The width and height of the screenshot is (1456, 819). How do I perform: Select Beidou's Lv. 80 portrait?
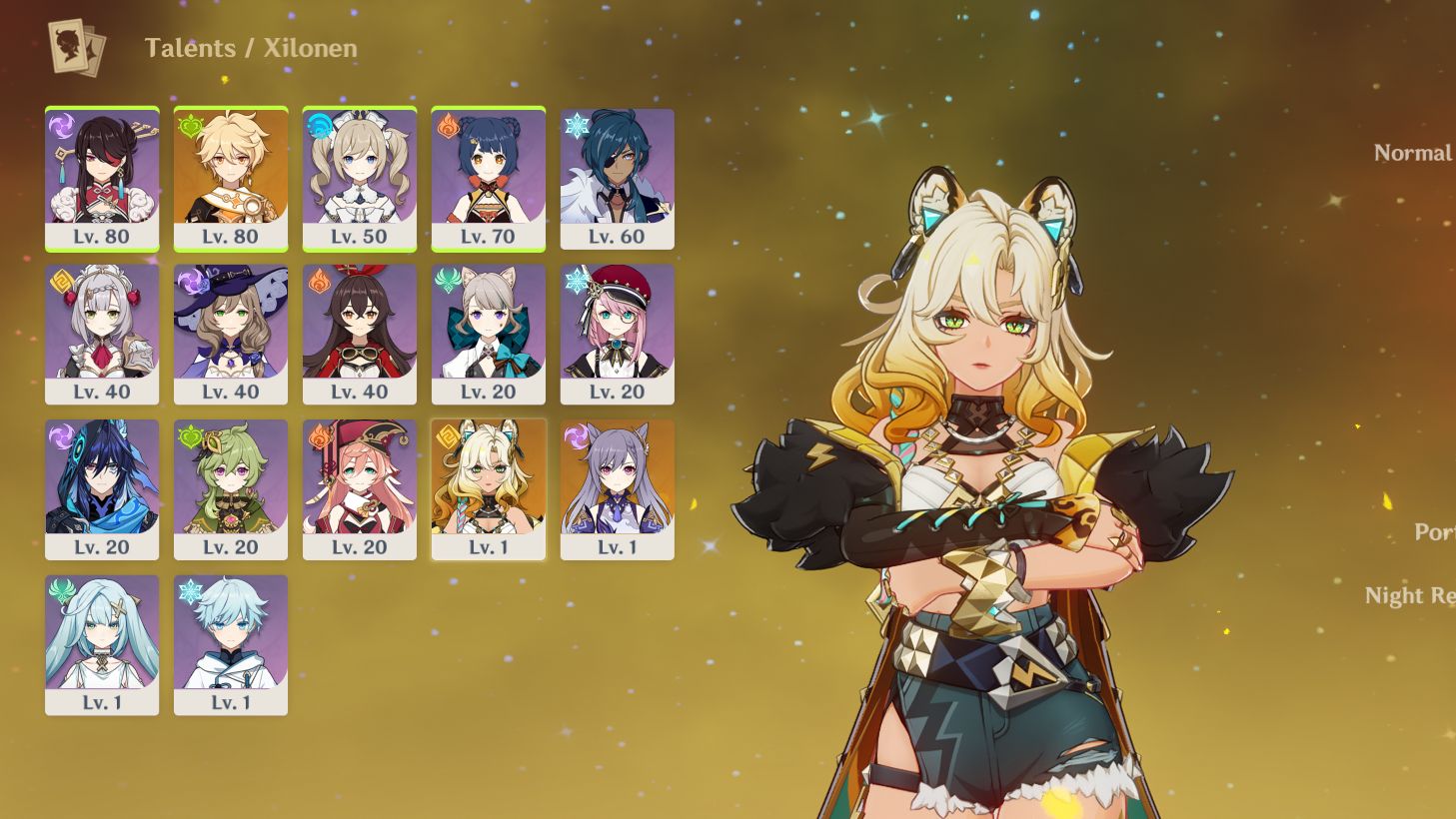pyautogui.click(x=102, y=178)
